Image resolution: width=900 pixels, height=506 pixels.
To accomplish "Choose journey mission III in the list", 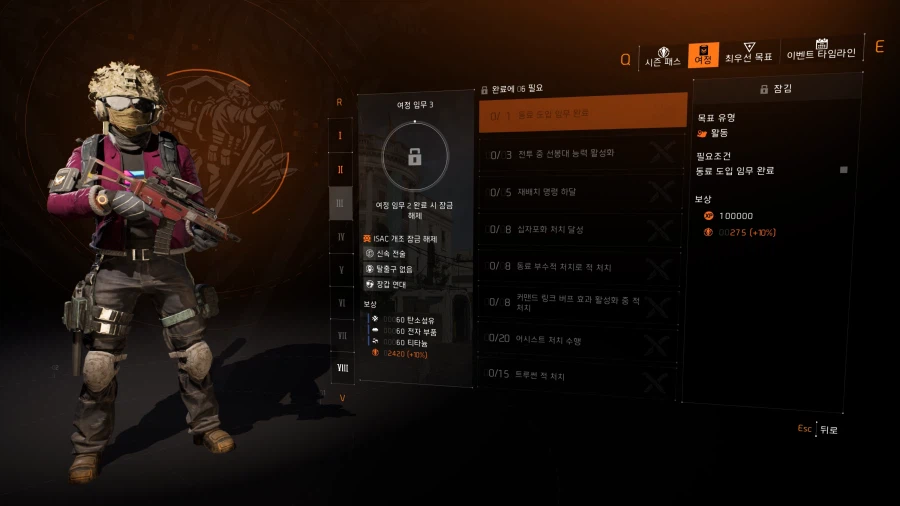I will click(x=341, y=203).
